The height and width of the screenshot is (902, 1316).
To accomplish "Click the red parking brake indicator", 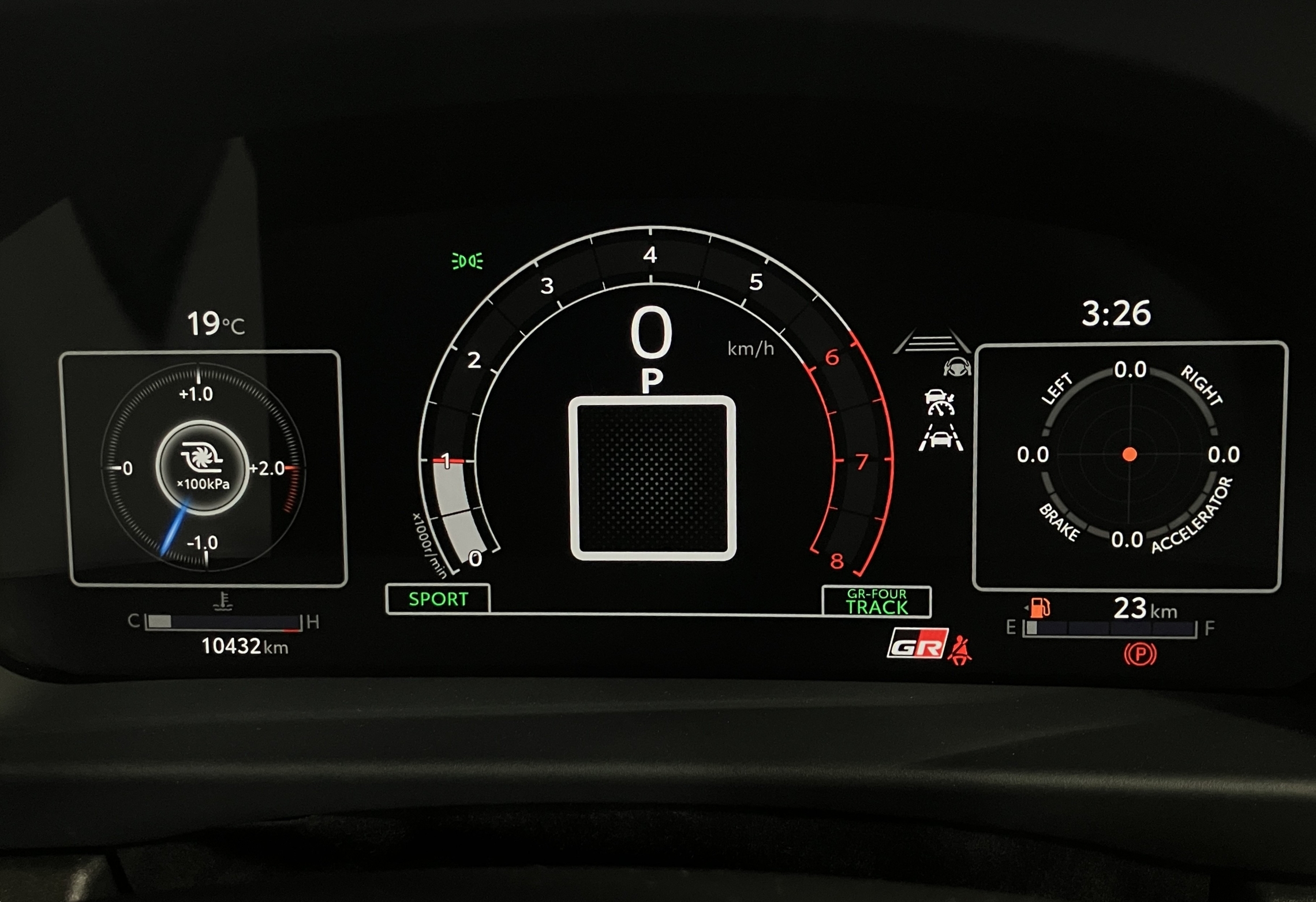I will pos(1140,654).
